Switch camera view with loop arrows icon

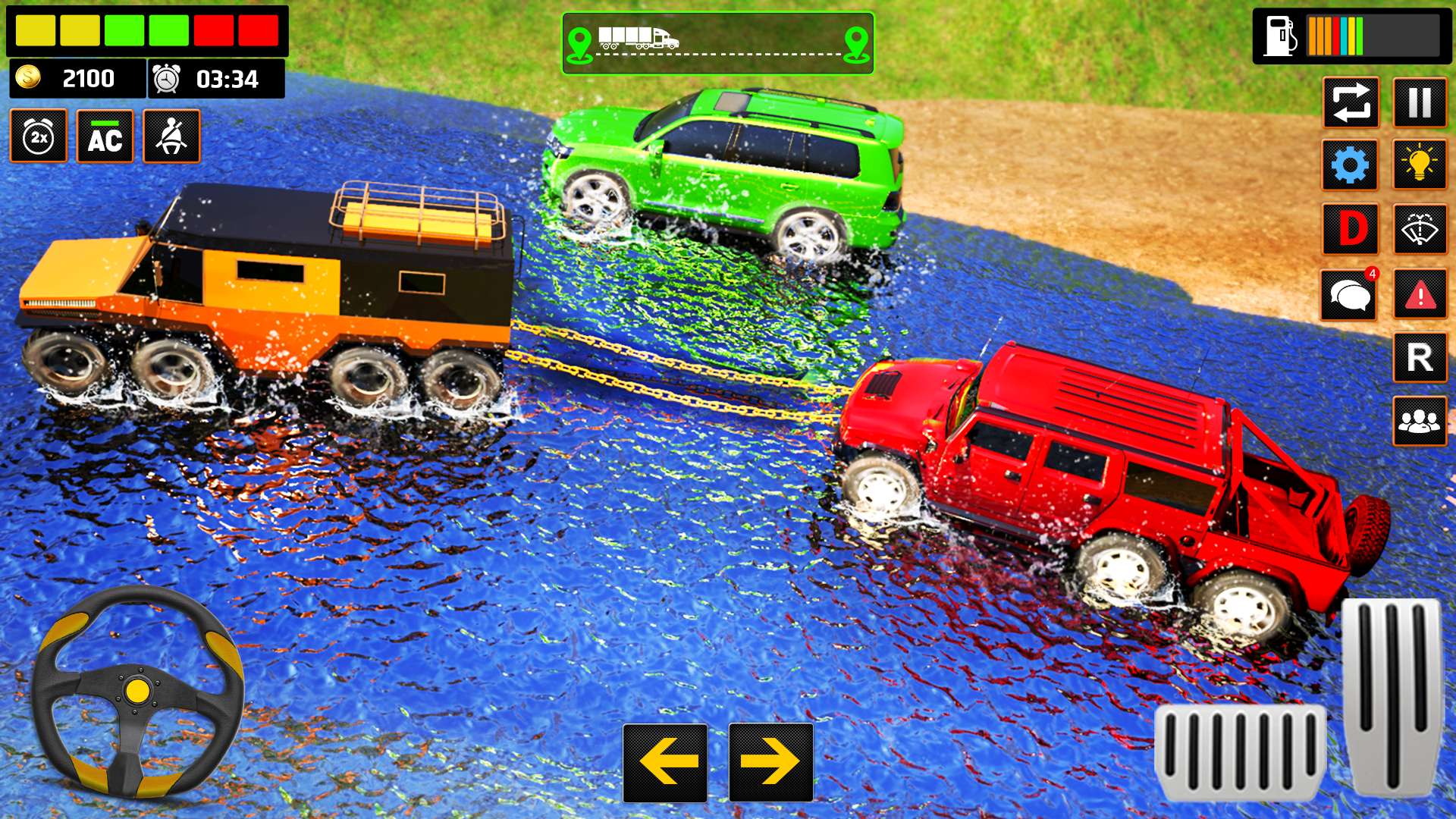click(1351, 104)
